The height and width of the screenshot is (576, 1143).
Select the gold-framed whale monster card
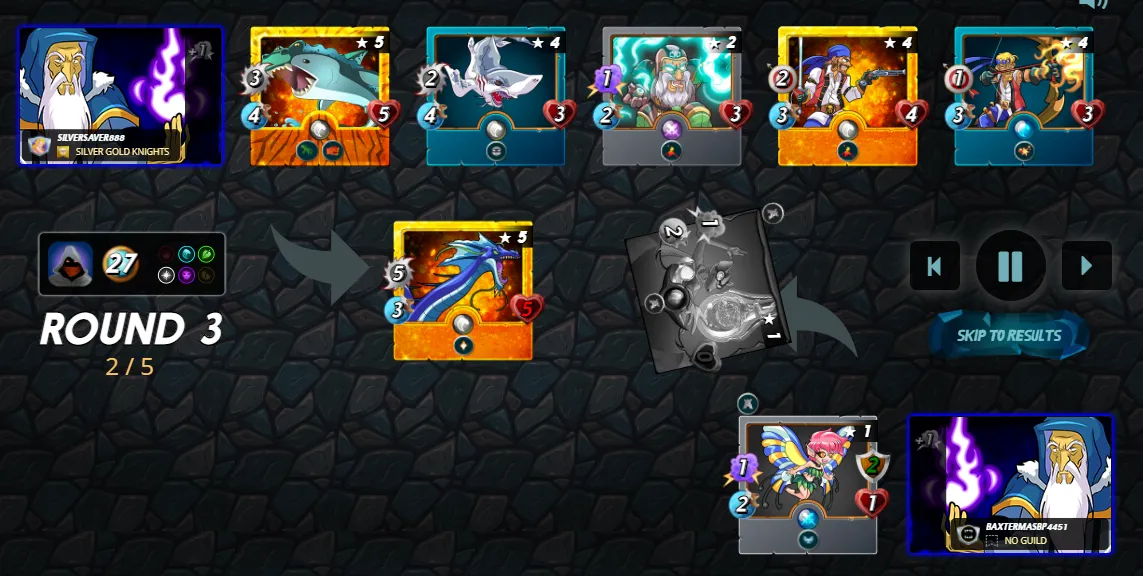320,95
